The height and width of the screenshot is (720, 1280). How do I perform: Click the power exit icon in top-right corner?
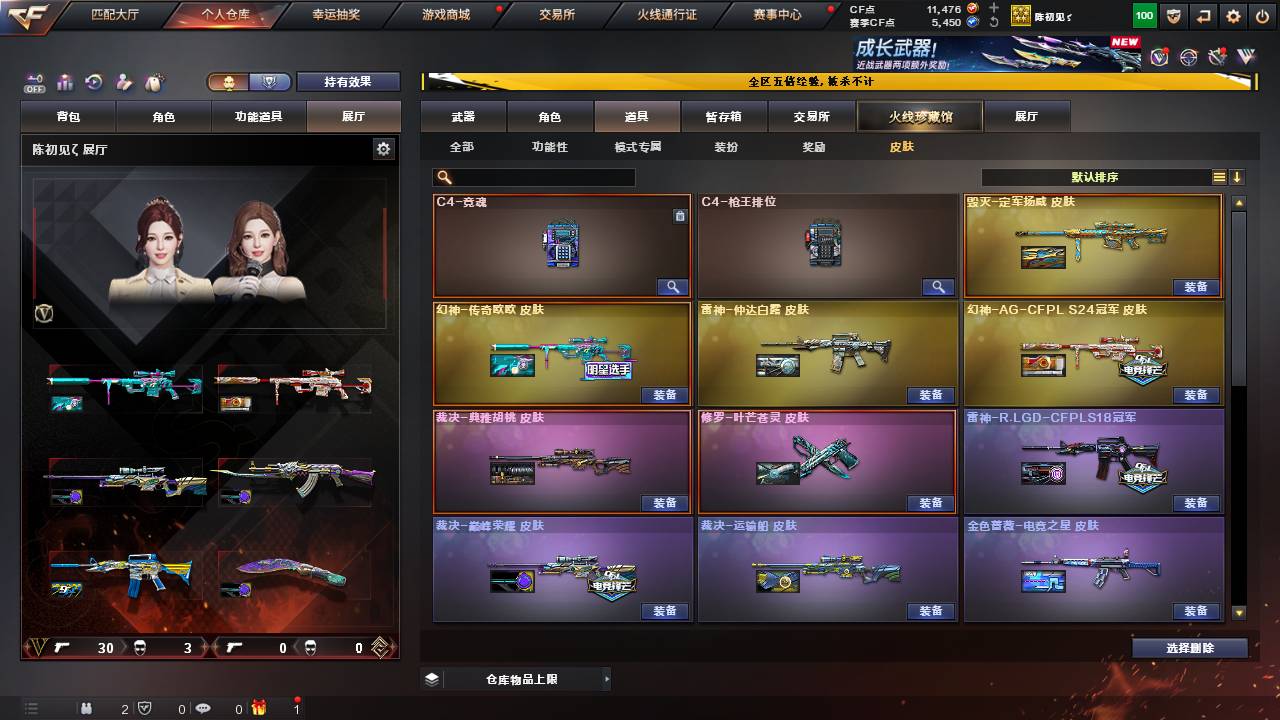pyautogui.click(x=1263, y=16)
